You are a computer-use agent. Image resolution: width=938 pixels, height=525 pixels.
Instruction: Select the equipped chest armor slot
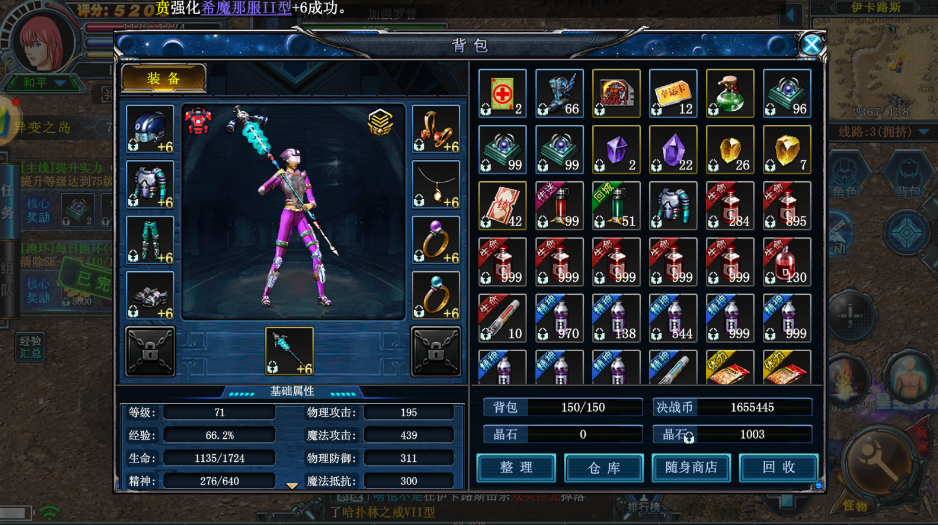[150, 185]
